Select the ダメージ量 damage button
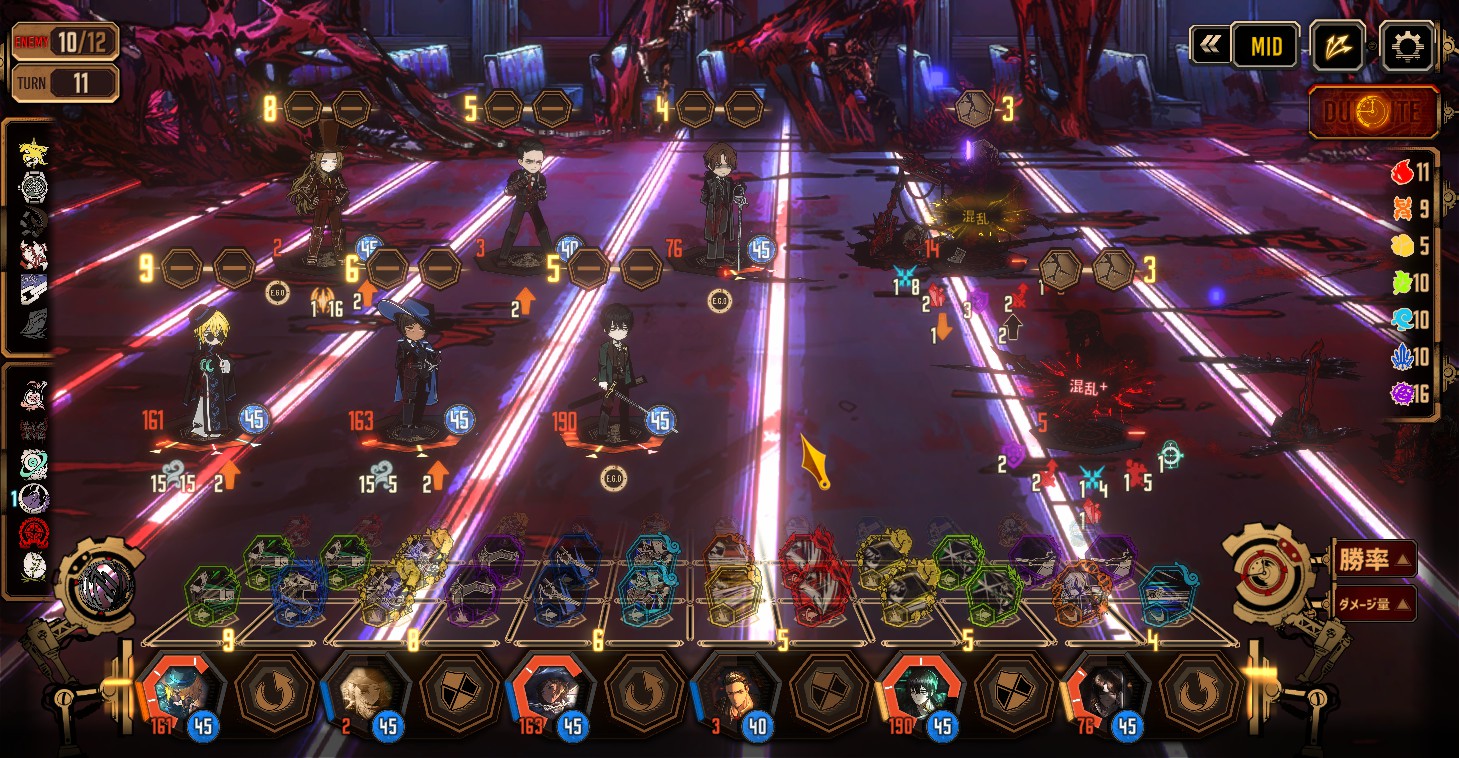 pos(1374,603)
